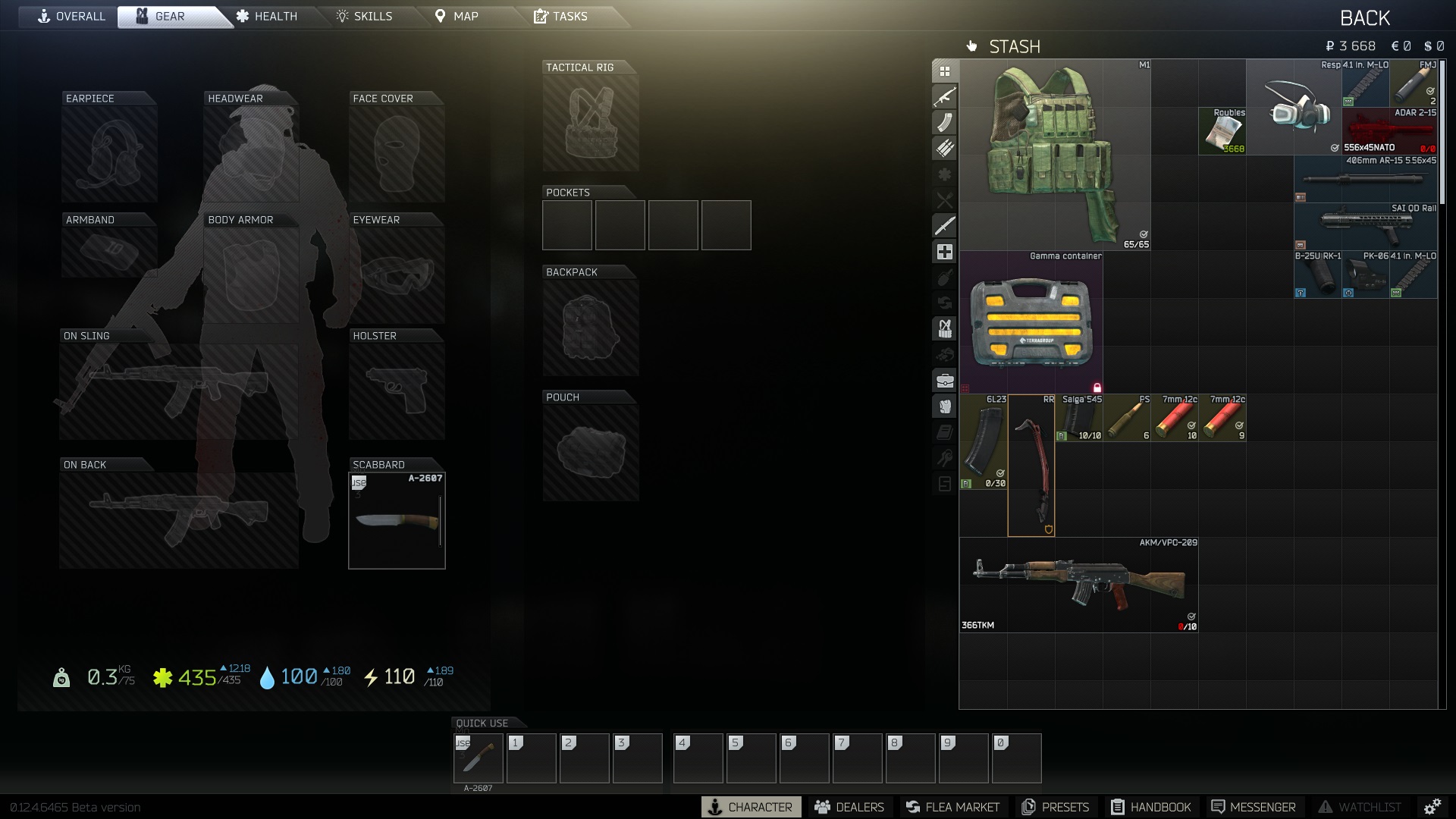Select the show-all grid filter in stash sidebar
The image size is (1456, 819).
pos(944,71)
